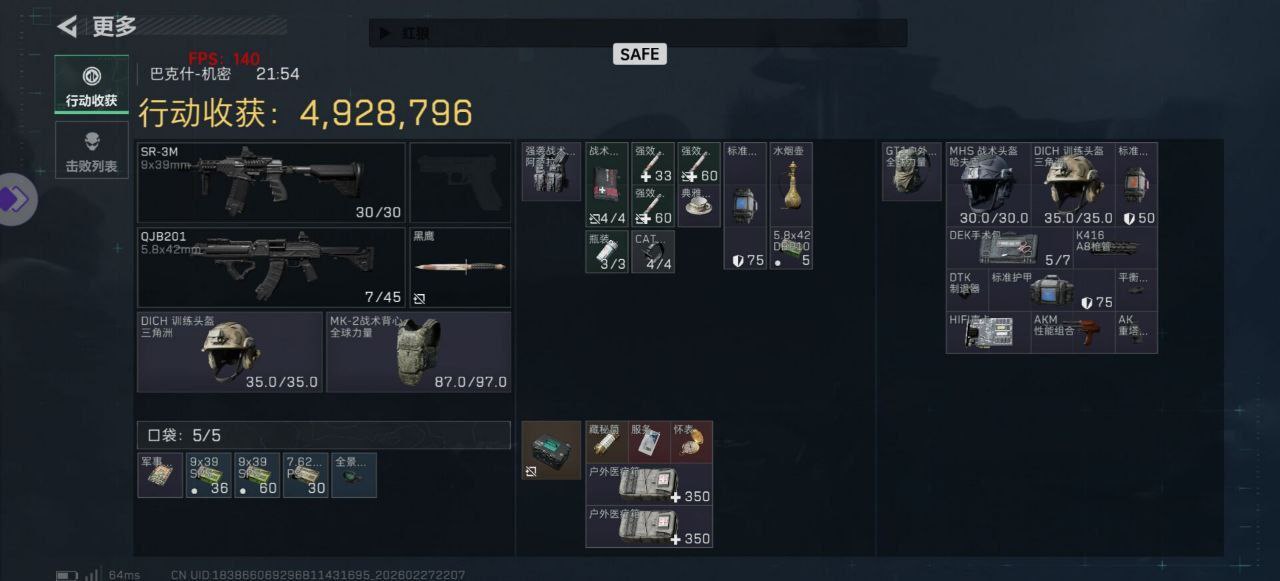The width and height of the screenshot is (1280, 581).
Task: Select the SR-3M weapon slot
Action: 271,182
